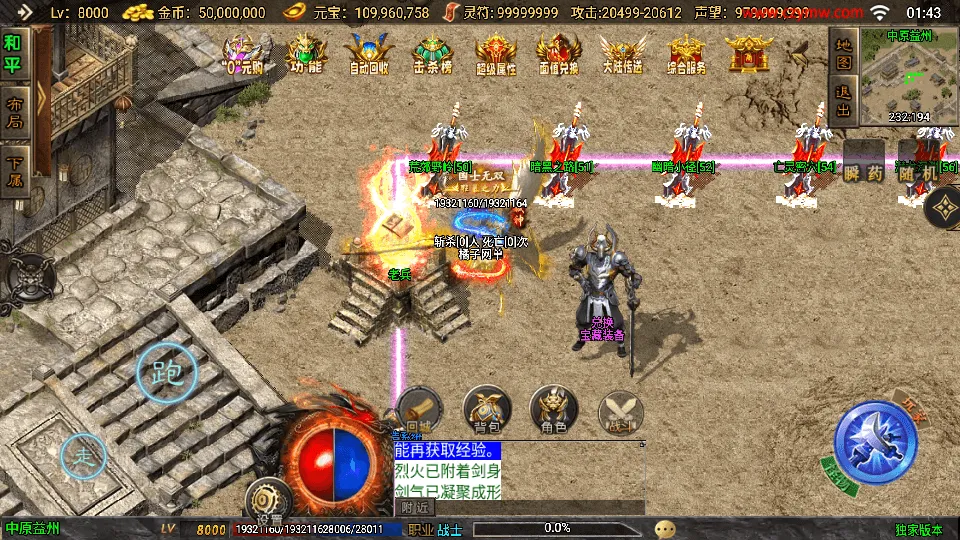Open the "0"元购 zero-cost shop icon
The width and height of the screenshot is (960, 540).
coord(242,54)
